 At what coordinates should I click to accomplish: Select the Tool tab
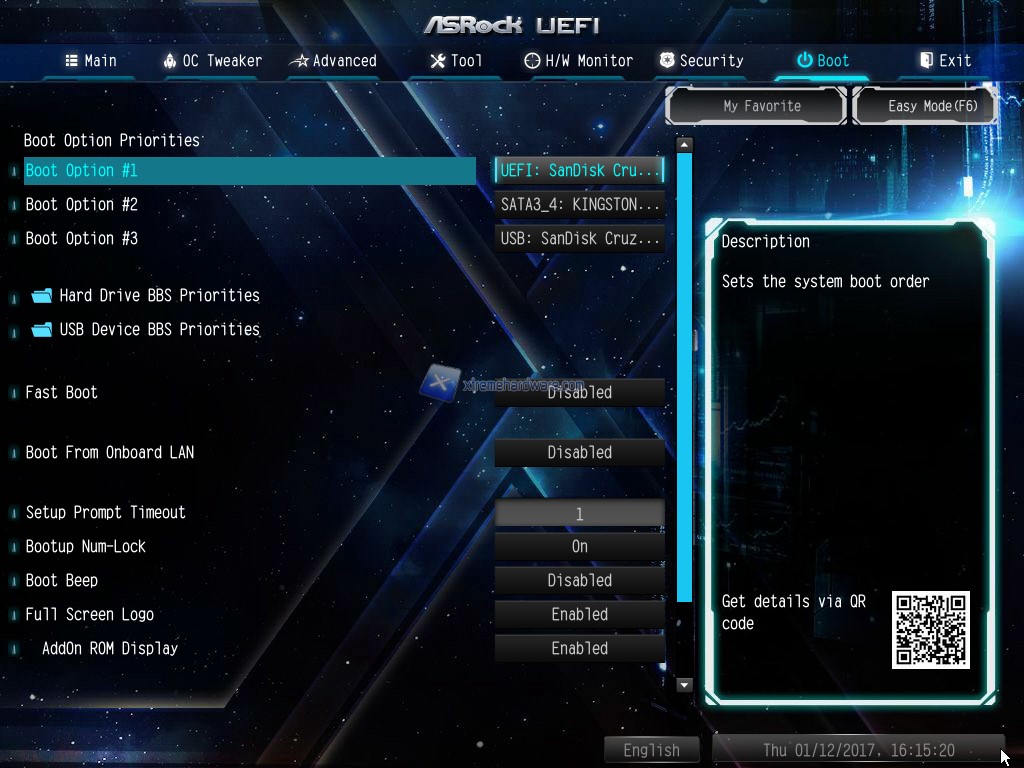(456, 61)
